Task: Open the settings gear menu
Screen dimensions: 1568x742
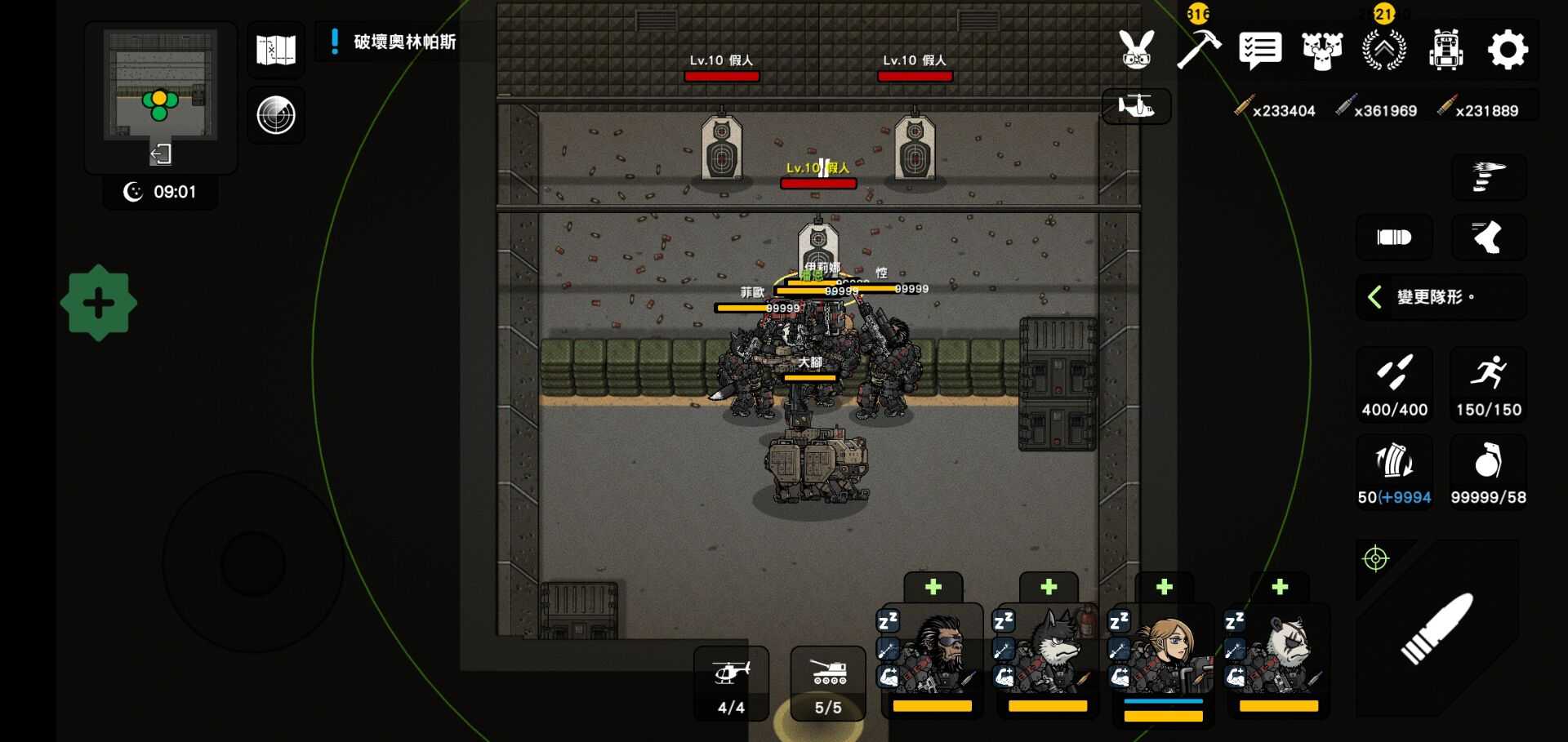Action: 1508,50
